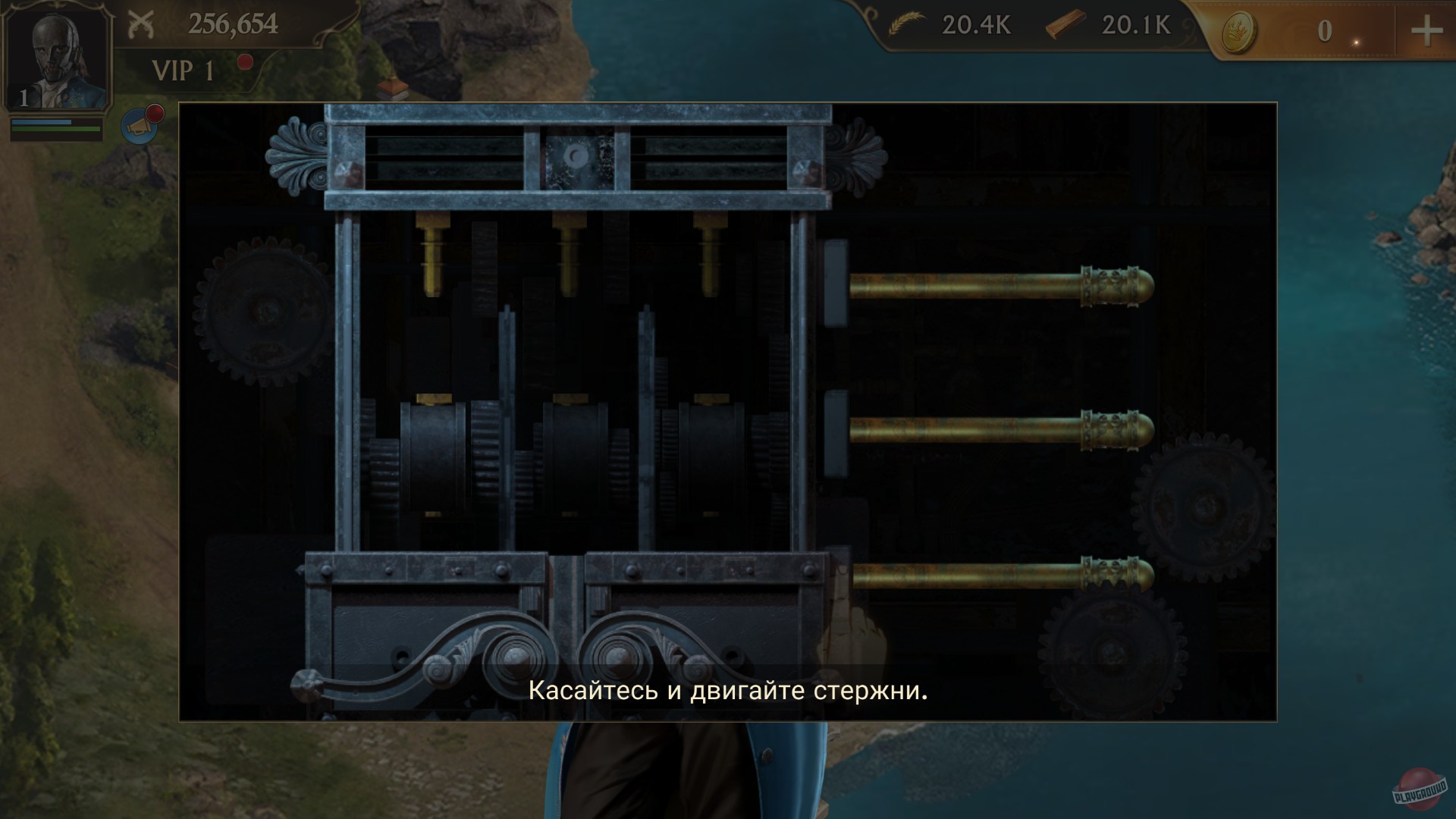Tap the red dot on the megaphone icon
This screenshot has height=819, width=1456.
point(153,114)
